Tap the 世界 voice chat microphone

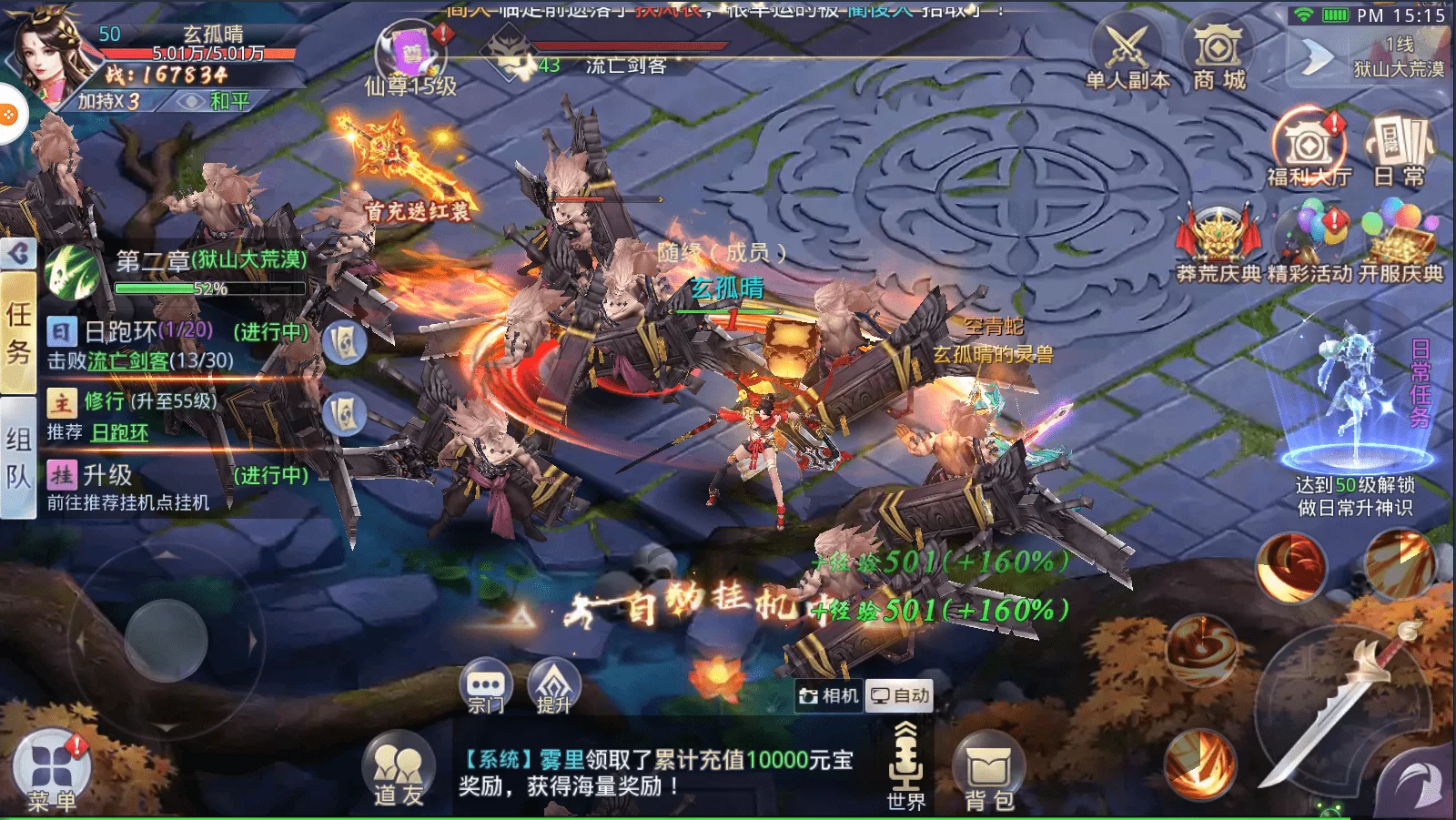[905, 764]
